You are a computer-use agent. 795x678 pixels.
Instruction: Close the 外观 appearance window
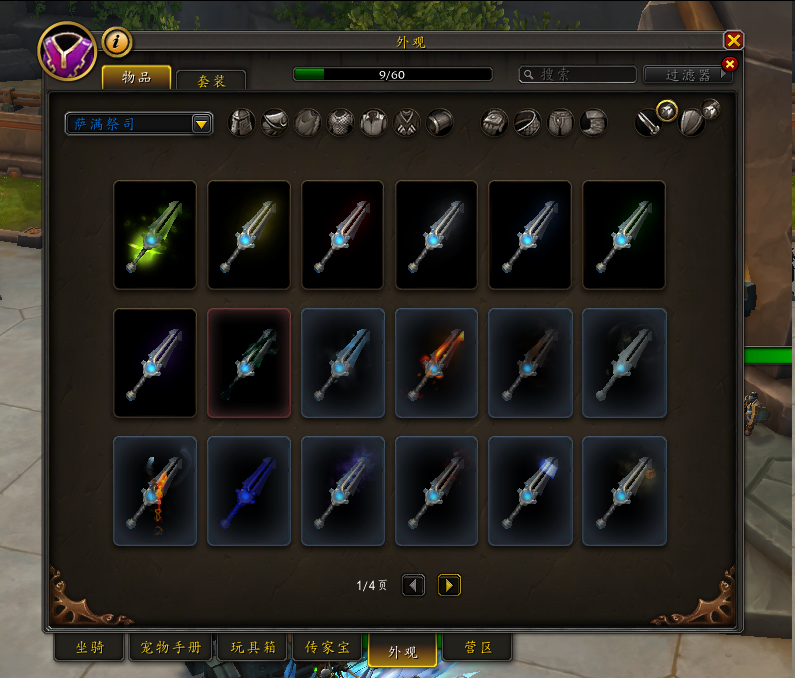(x=733, y=40)
